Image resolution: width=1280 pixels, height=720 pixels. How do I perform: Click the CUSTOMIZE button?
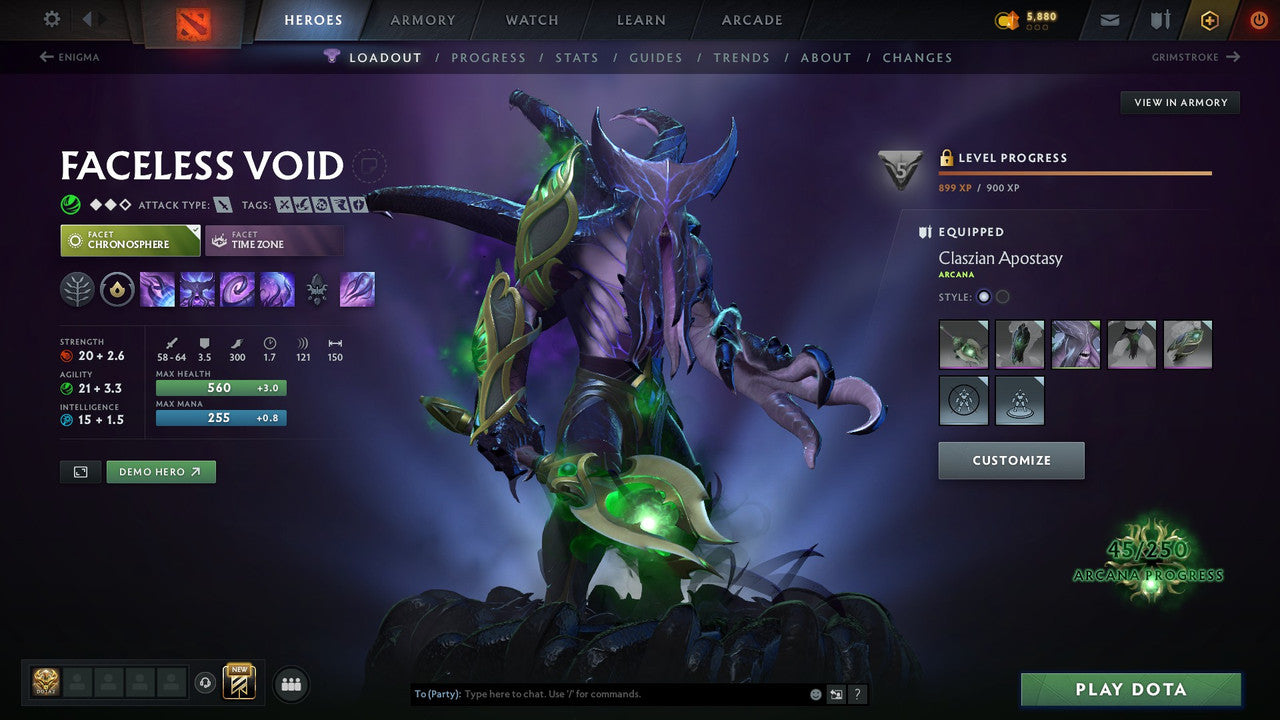[1011, 460]
